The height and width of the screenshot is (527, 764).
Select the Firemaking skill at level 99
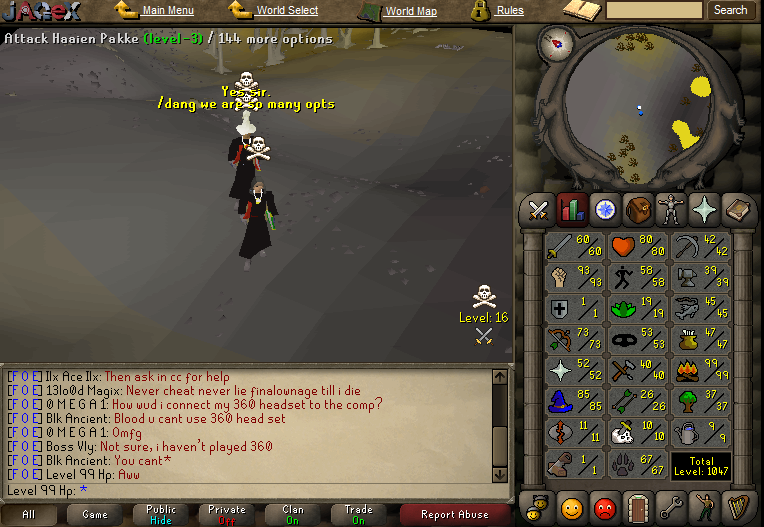point(701,370)
